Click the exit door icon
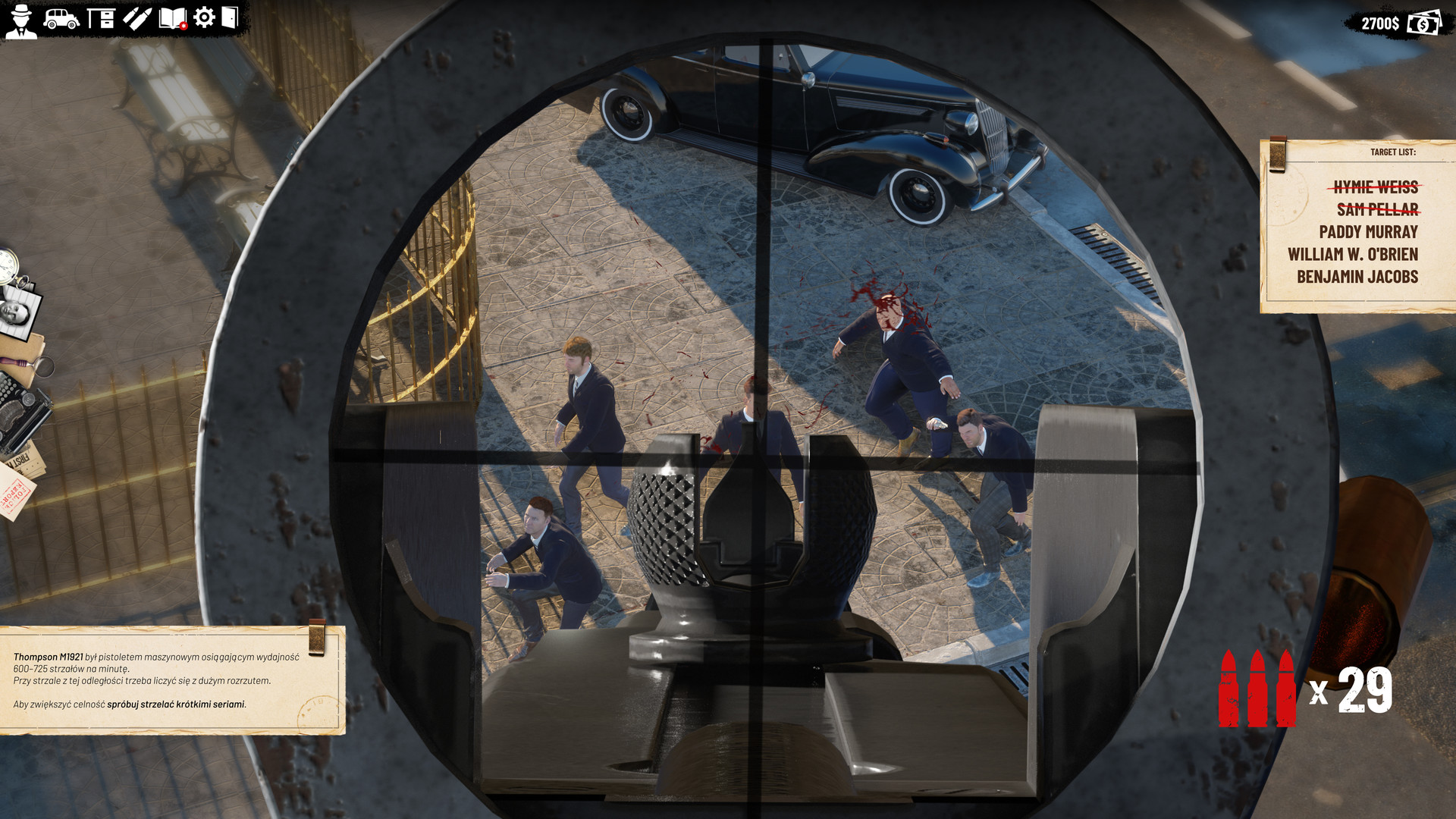This screenshot has height=819, width=1456. [x=230, y=17]
